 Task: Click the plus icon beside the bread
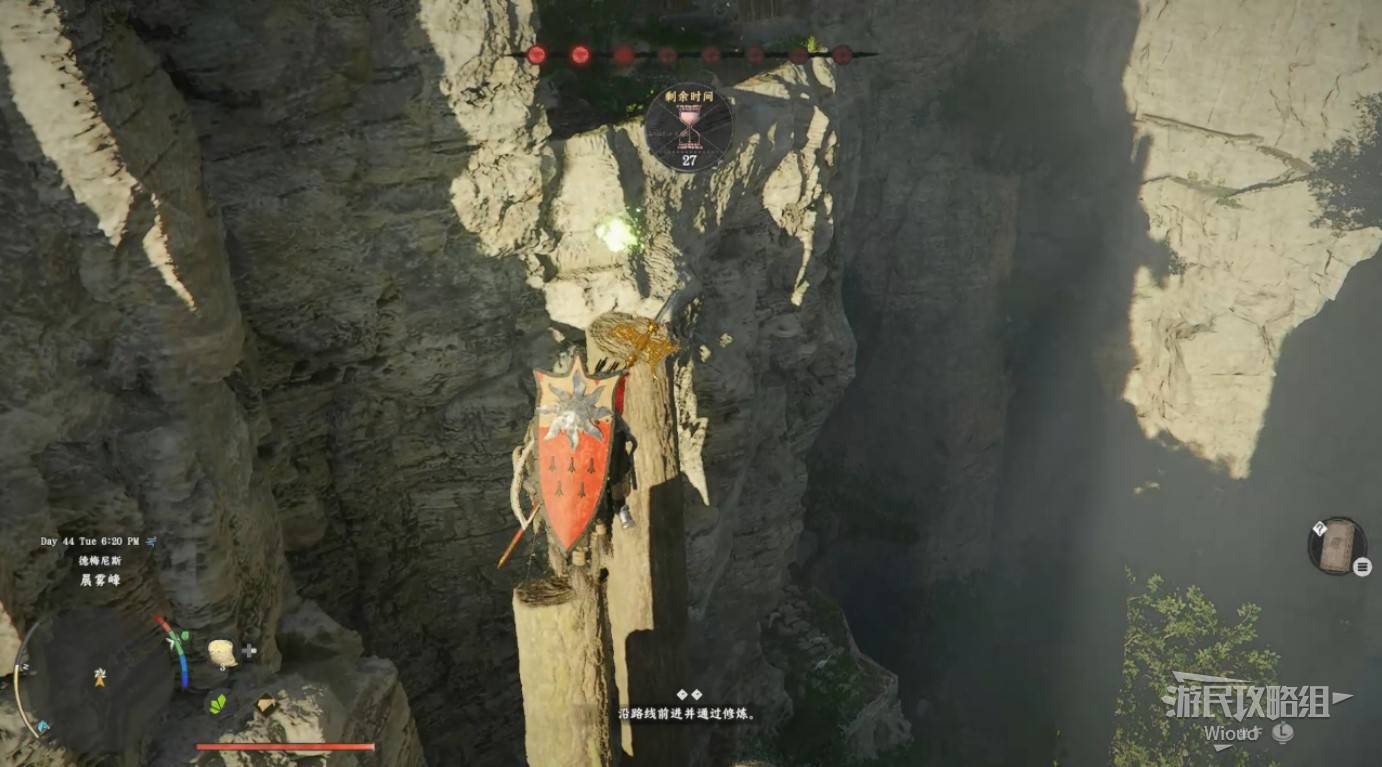(x=249, y=651)
